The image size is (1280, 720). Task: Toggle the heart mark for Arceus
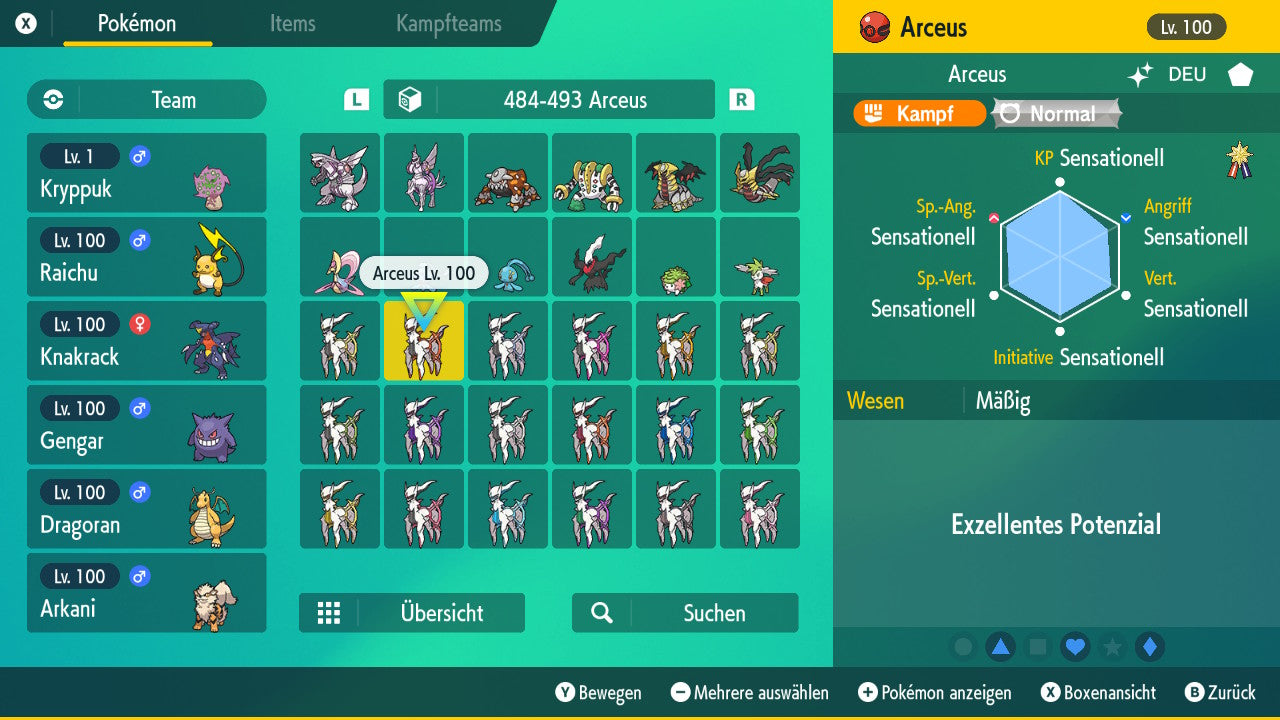coord(1075,647)
